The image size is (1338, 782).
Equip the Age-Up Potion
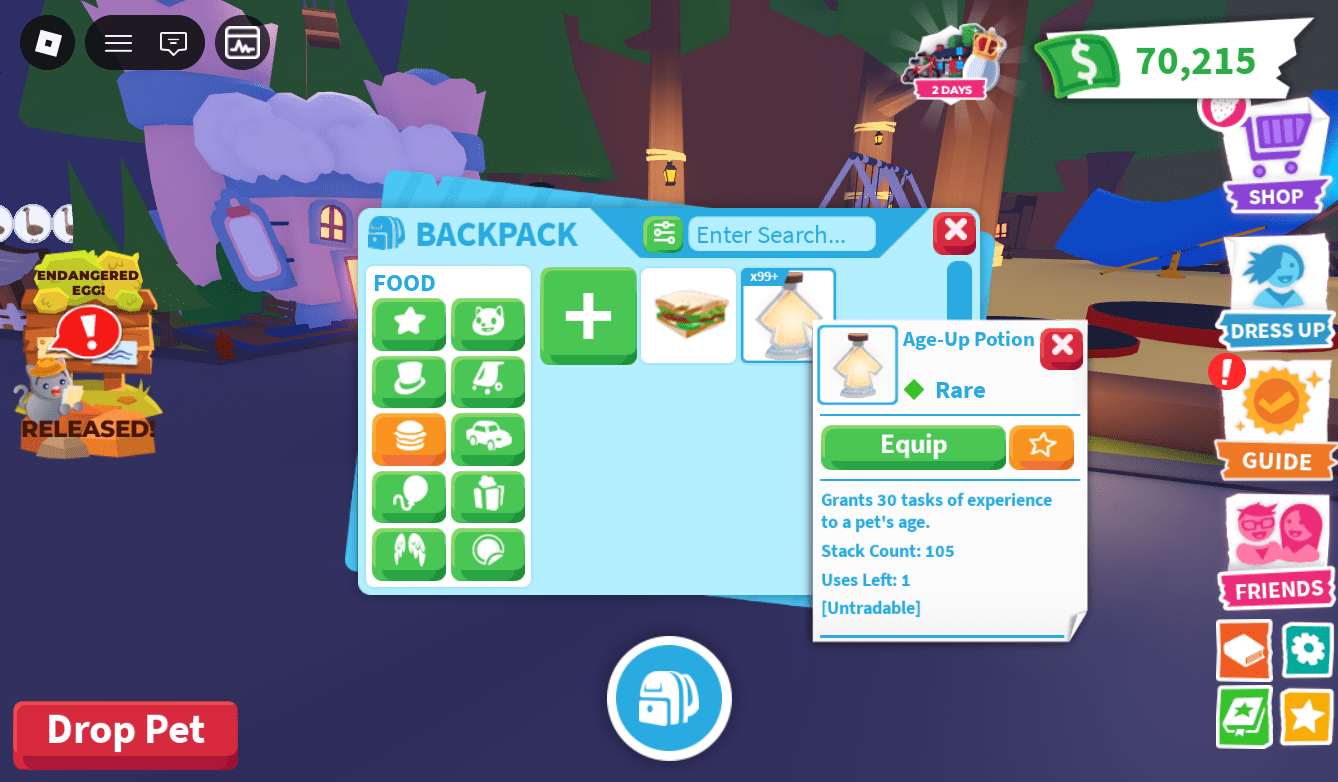912,446
